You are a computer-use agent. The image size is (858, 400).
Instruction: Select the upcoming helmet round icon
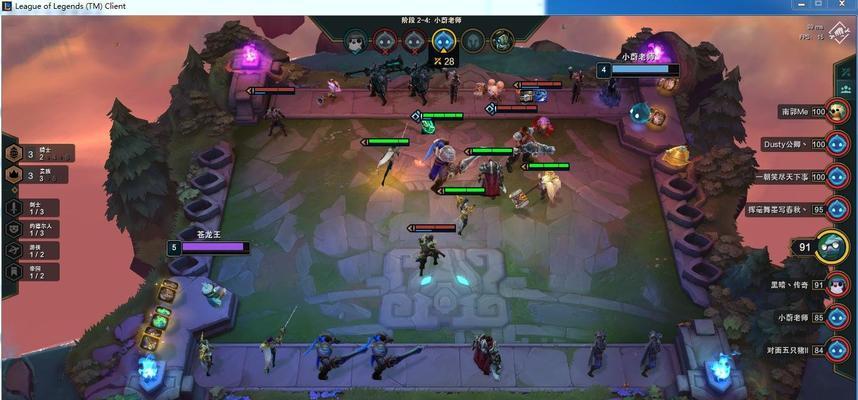click(472, 41)
